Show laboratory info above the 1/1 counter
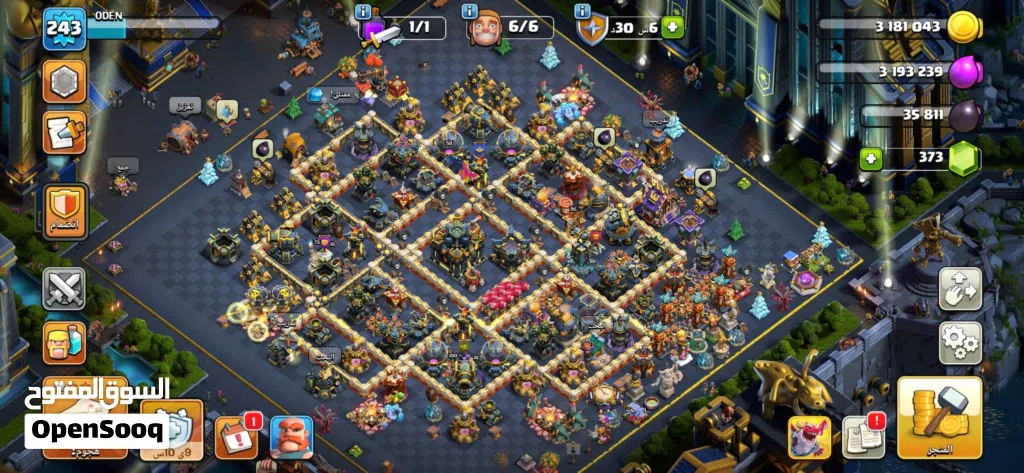1024x473 pixels. point(362,11)
